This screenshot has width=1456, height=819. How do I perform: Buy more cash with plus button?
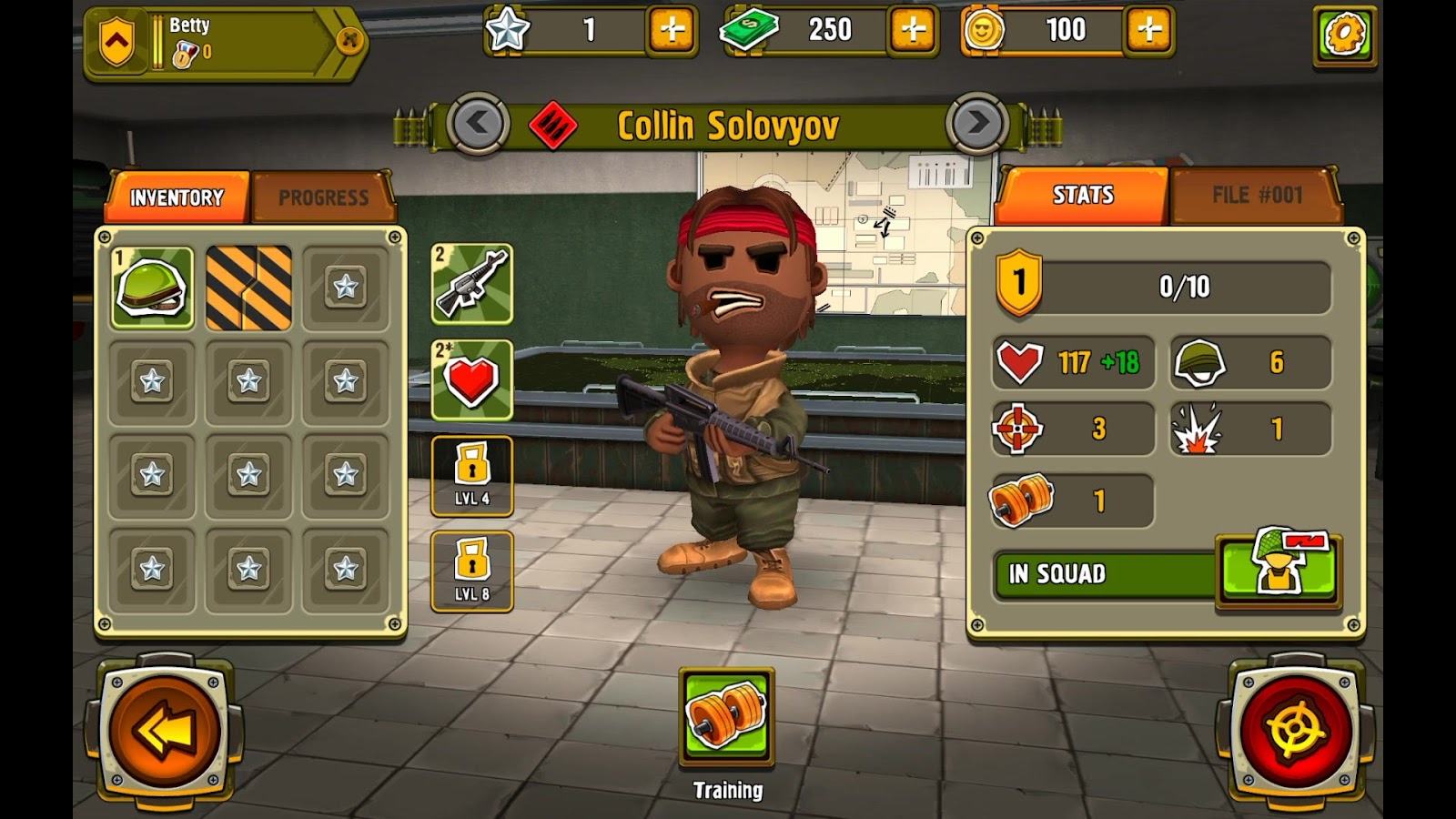pyautogui.click(x=913, y=31)
